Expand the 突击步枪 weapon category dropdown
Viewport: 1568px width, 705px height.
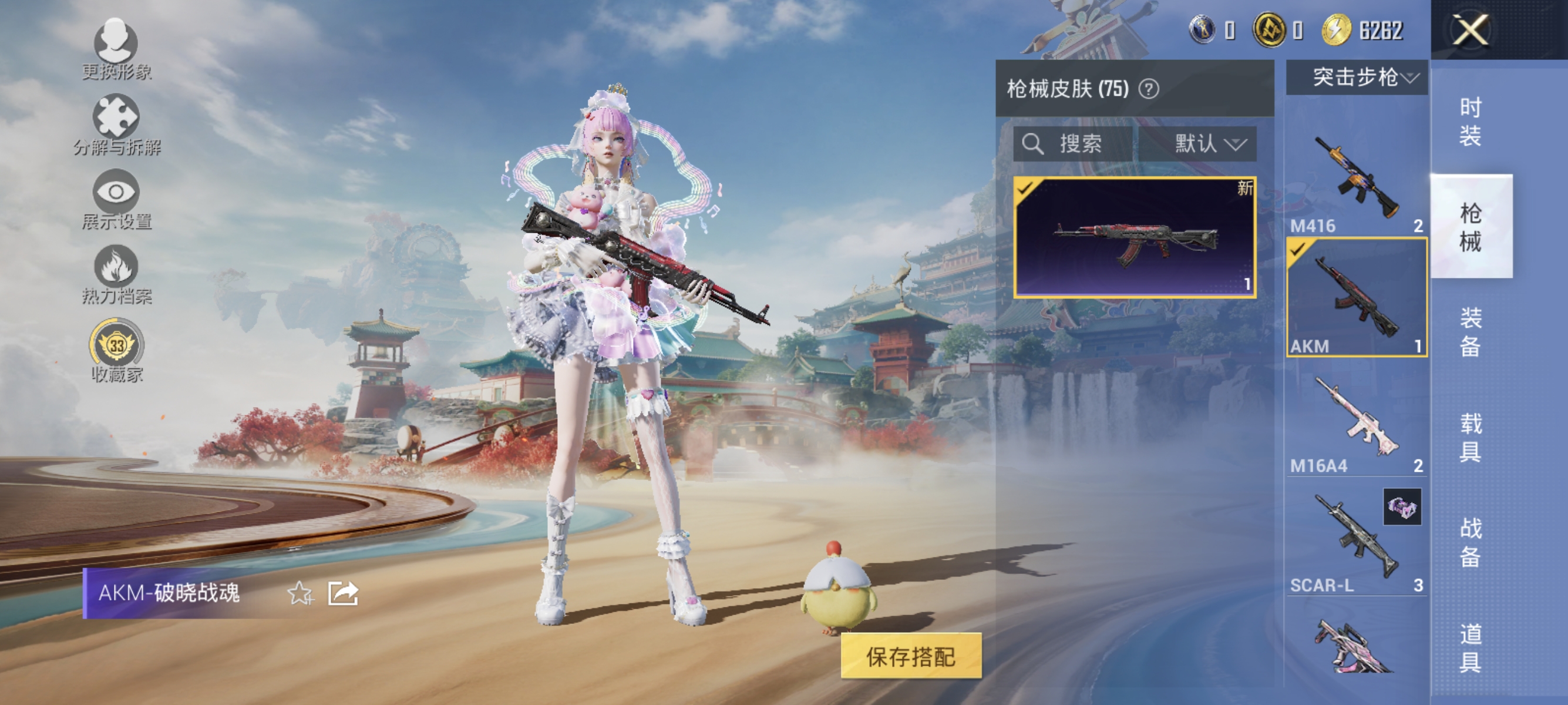pyautogui.click(x=1357, y=78)
